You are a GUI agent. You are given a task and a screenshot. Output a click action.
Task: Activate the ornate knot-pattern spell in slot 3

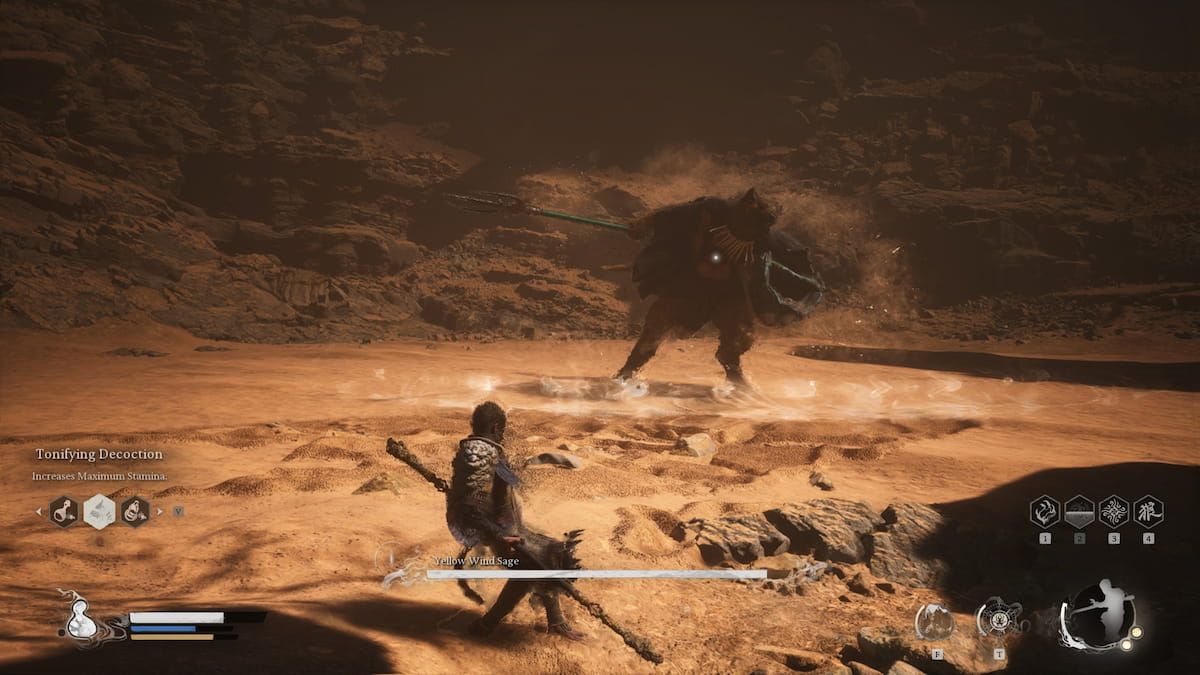pos(1114,511)
